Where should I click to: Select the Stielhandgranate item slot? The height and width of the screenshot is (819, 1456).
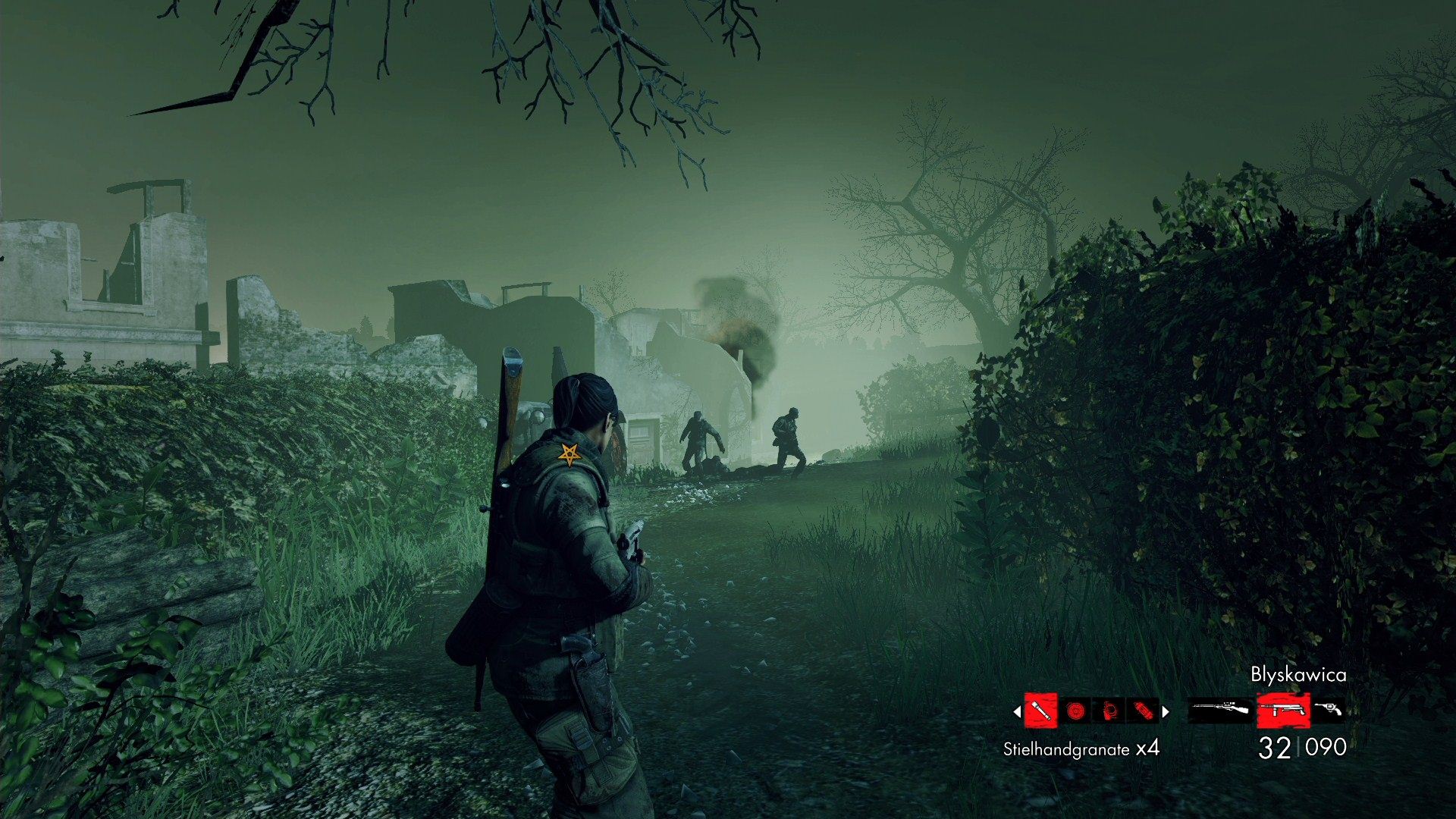1040,711
